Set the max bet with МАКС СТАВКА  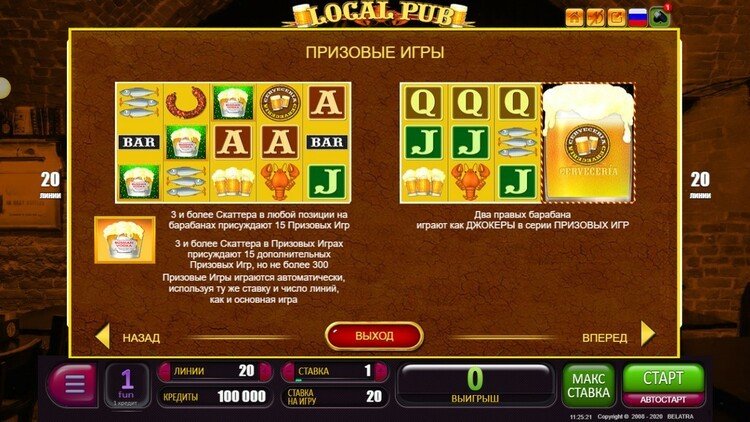[x=589, y=385]
